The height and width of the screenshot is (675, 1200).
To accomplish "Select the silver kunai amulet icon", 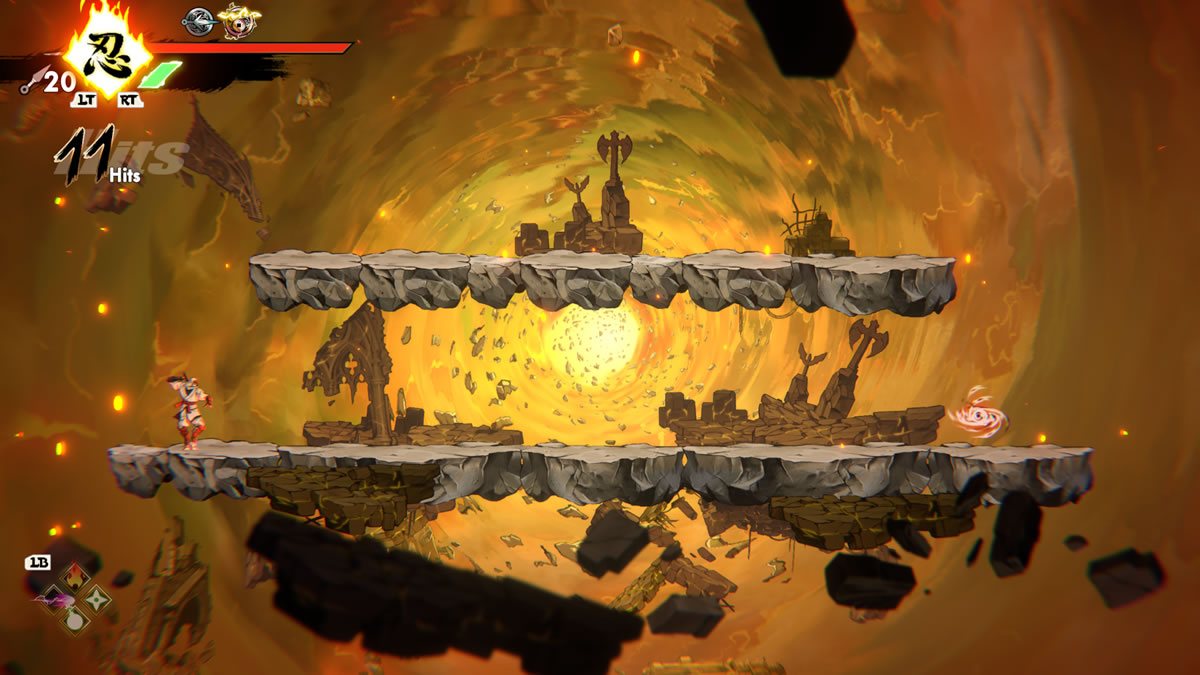I will [x=199, y=20].
